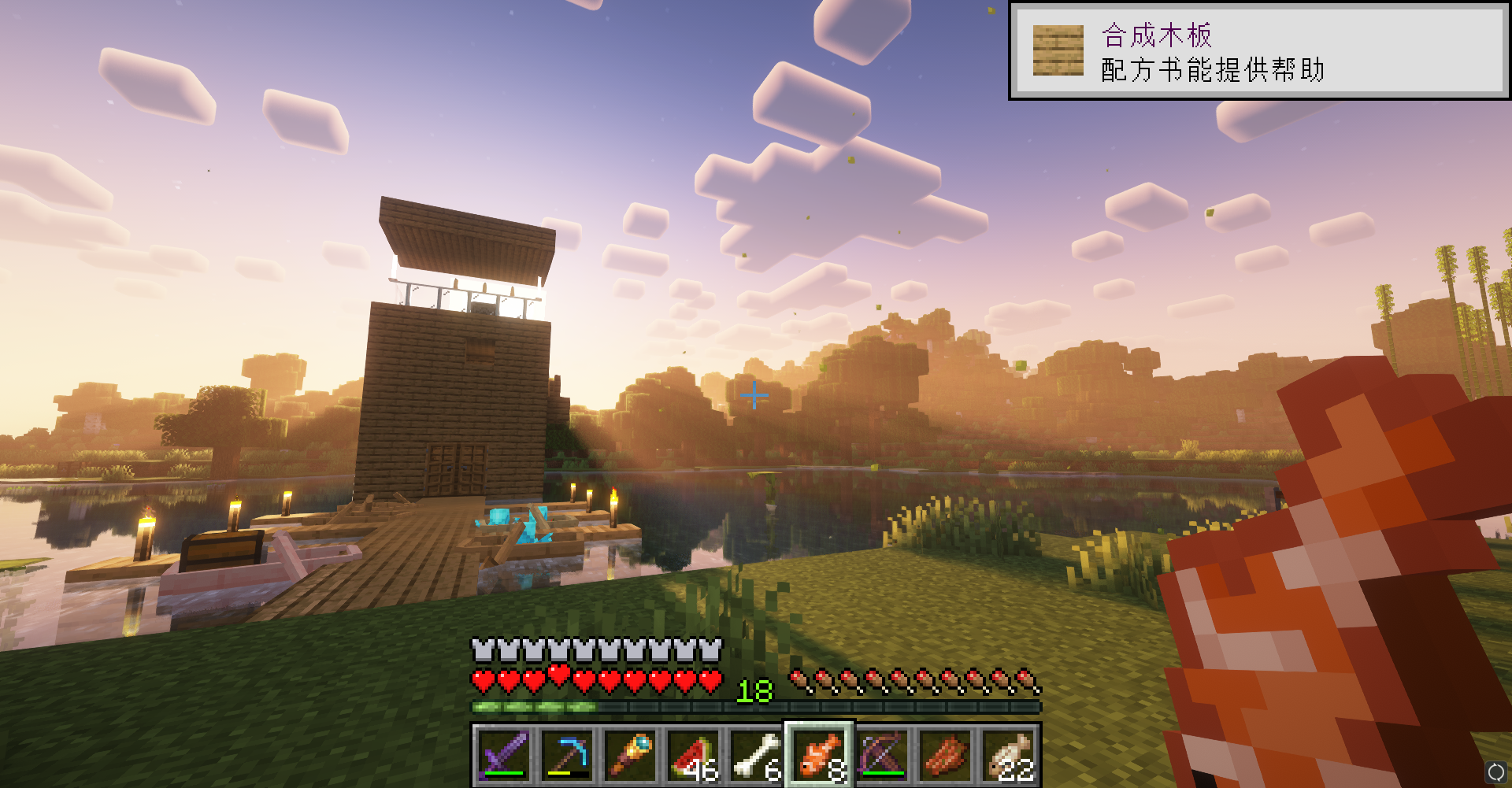This screenshot has height=788, width=1512.
Task: Click the oak planks icon in the notification
Action: point(1059,49)
